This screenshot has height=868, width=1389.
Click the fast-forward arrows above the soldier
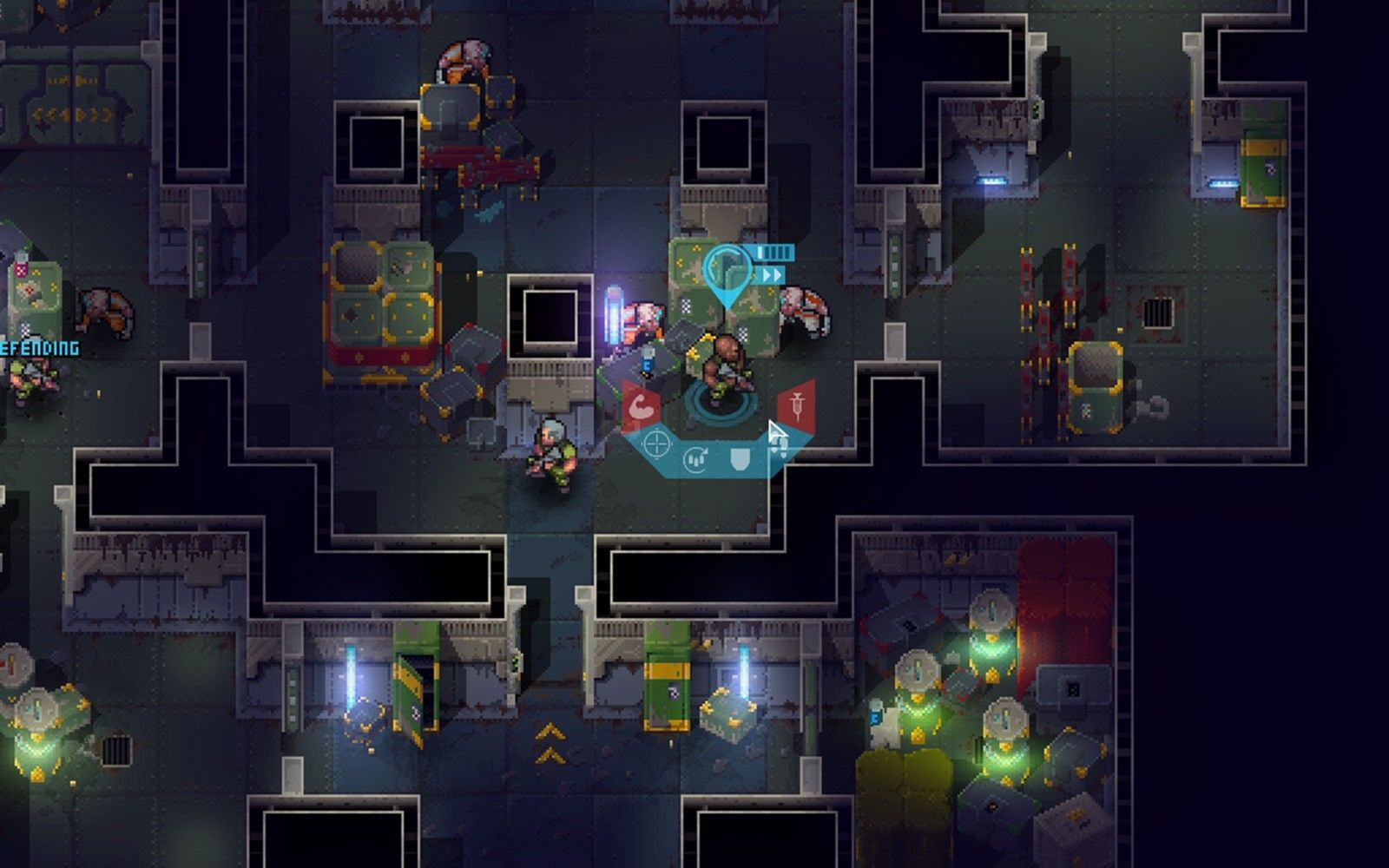771,275
